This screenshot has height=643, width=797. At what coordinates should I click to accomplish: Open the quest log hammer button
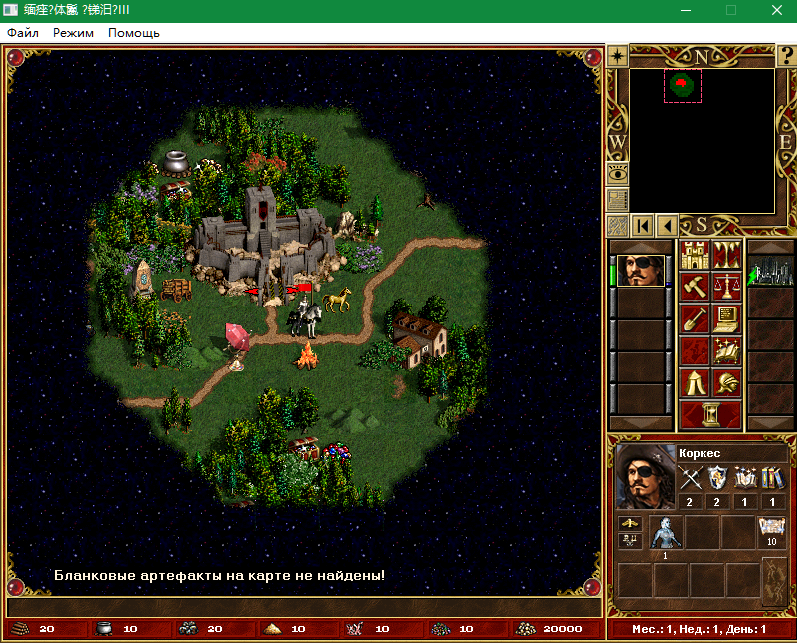click(x=694, y=288)
